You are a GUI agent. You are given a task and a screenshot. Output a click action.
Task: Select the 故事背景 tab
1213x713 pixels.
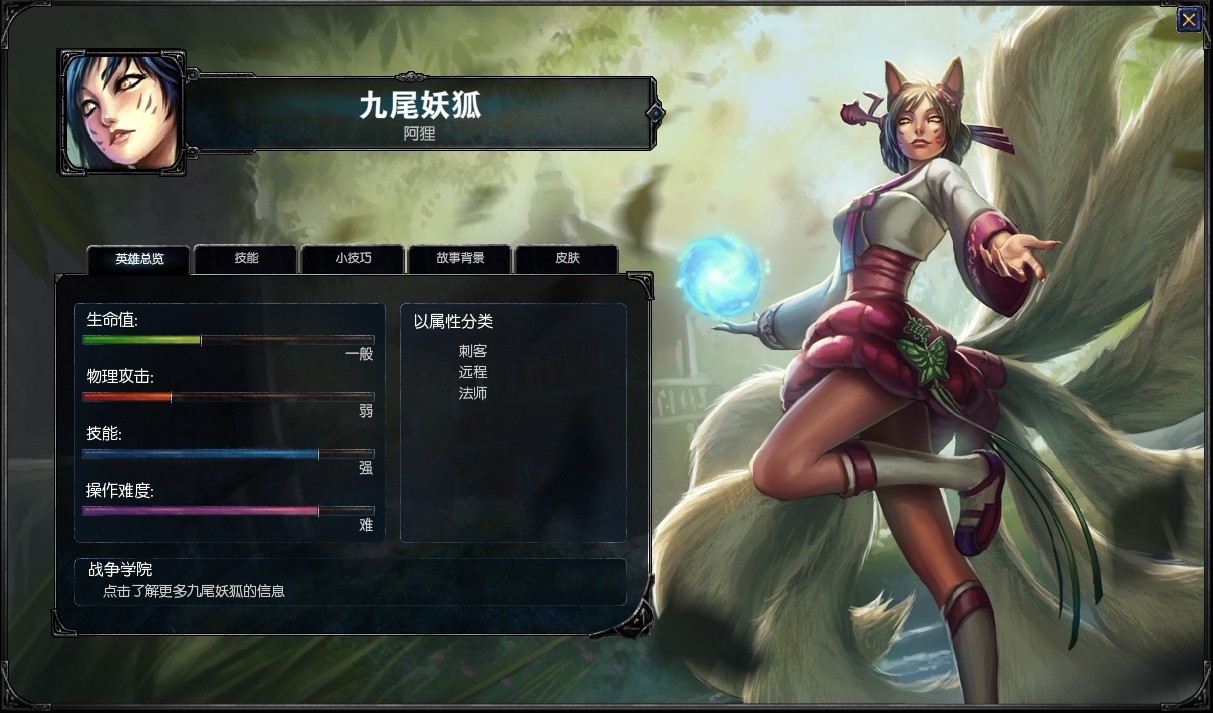click(460, 259)
